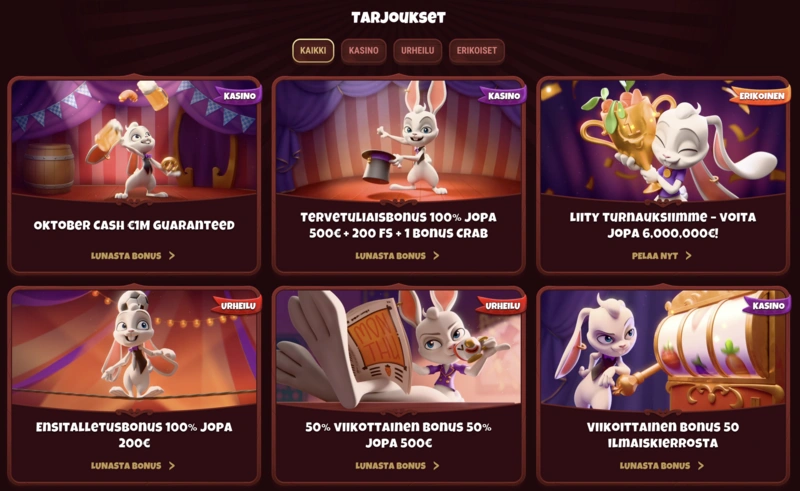This screenshot has width=800, height=491.
Task: Open the tightrope bunny image
Action: tap(133, 350)
